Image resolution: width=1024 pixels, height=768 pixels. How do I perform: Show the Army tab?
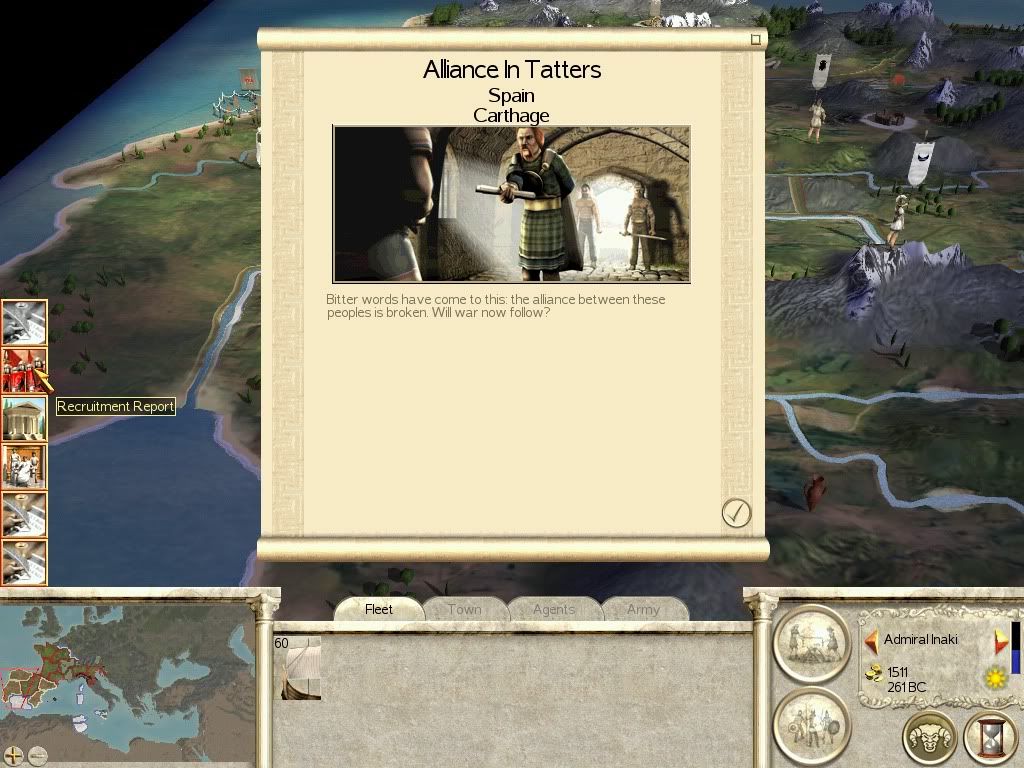(643, 609)
